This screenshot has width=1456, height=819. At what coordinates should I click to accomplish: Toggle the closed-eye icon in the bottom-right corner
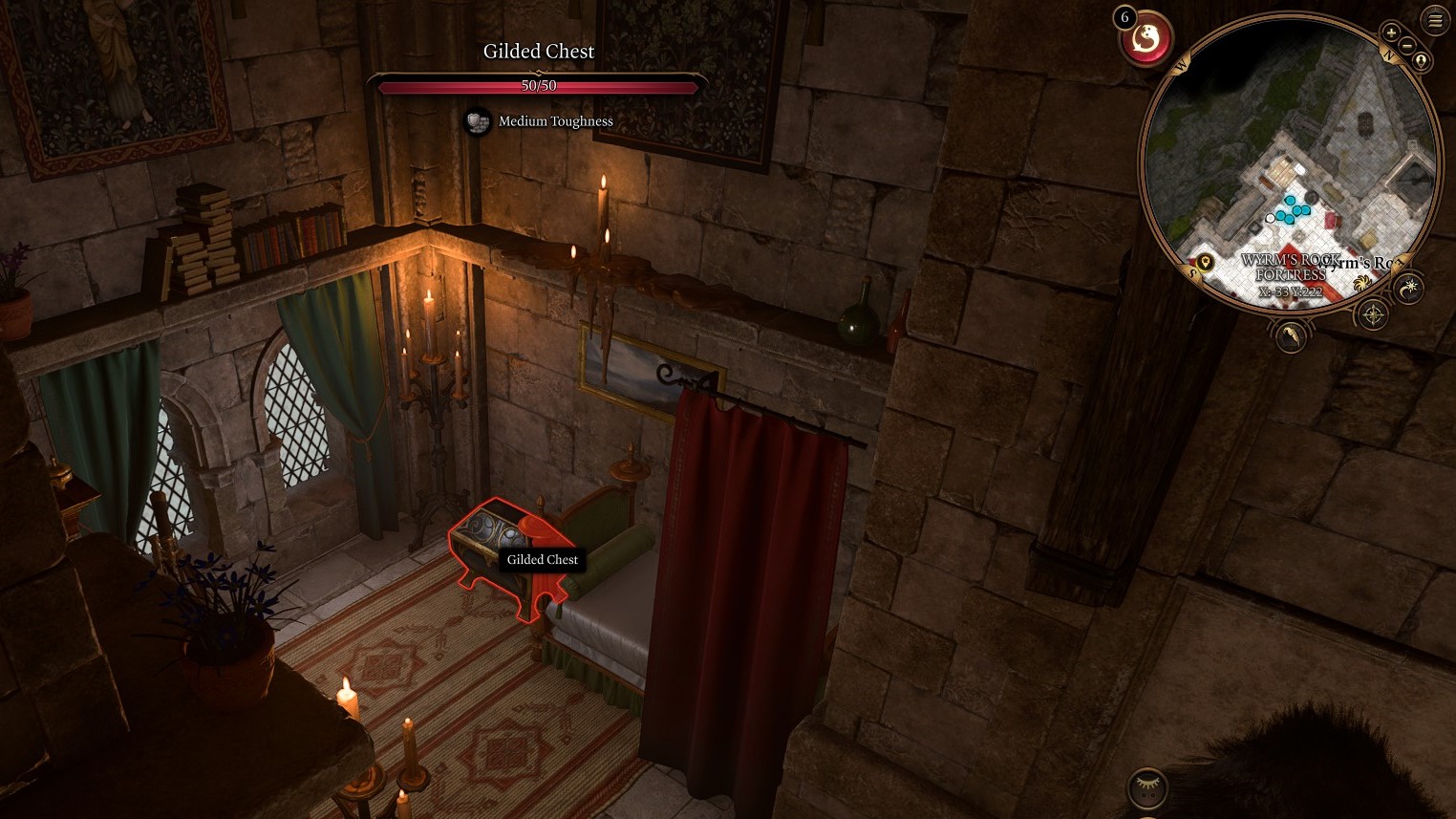[x=1146, y=786]
